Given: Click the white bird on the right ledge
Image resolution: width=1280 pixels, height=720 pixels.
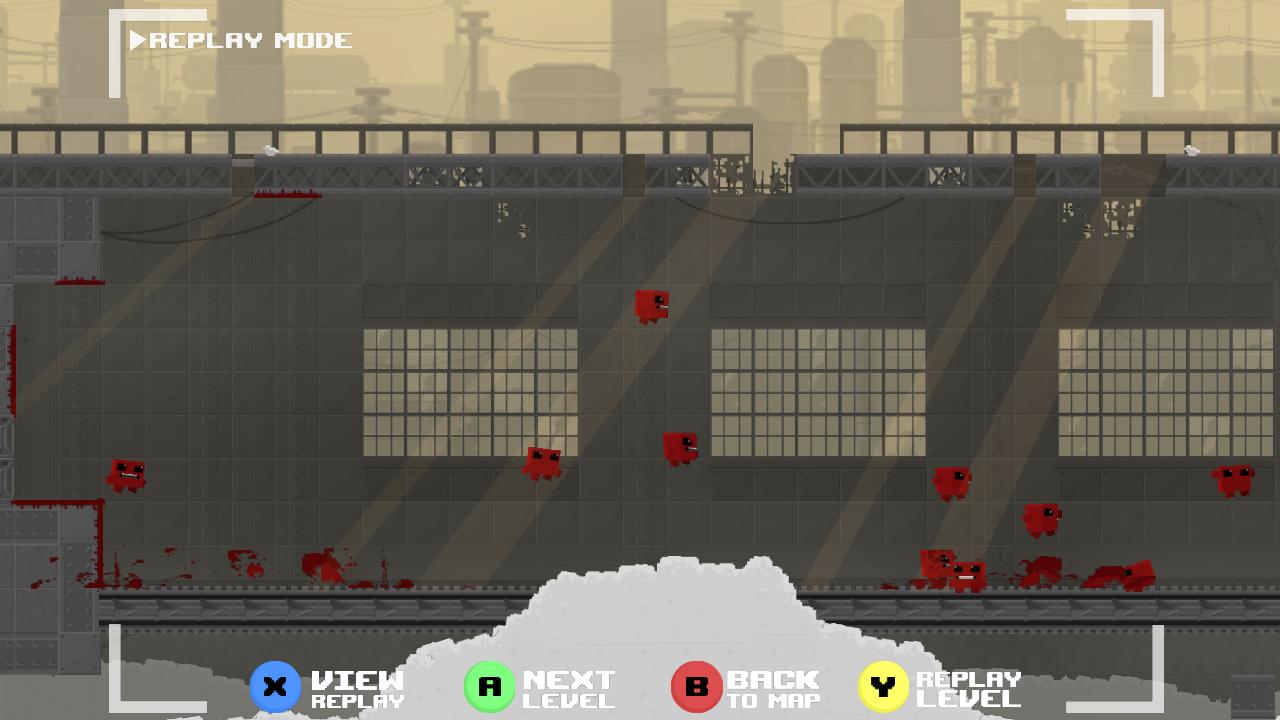Looking at the screenshot, I should [1190, 148].
